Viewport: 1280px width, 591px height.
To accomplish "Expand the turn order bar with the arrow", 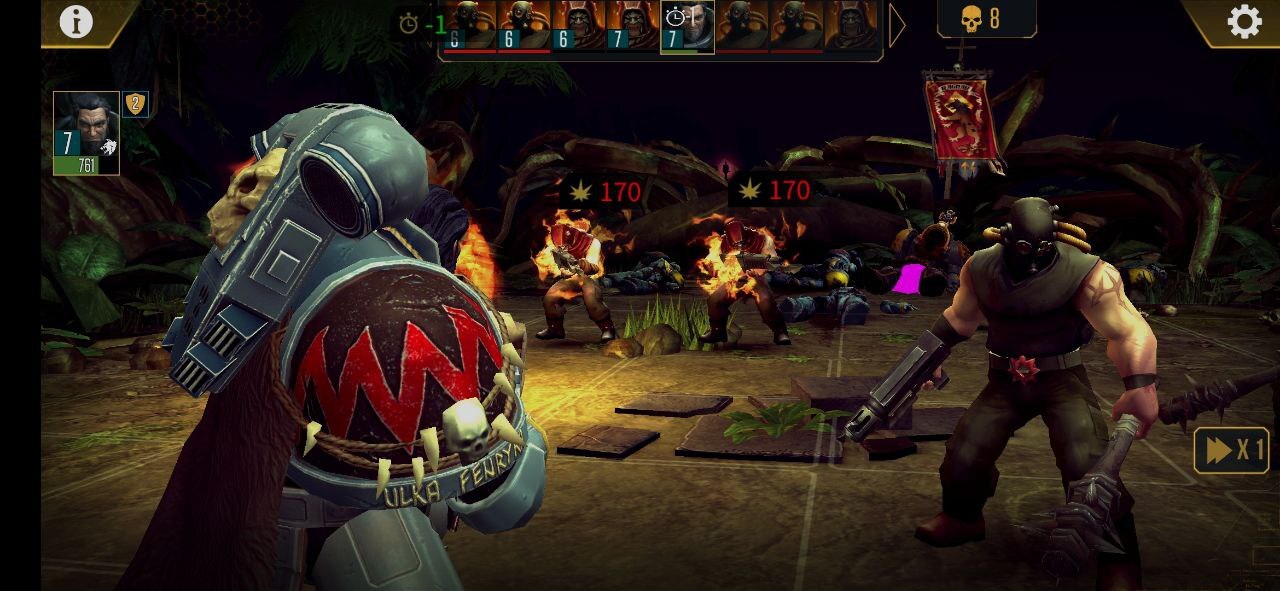I will point(897,27).
